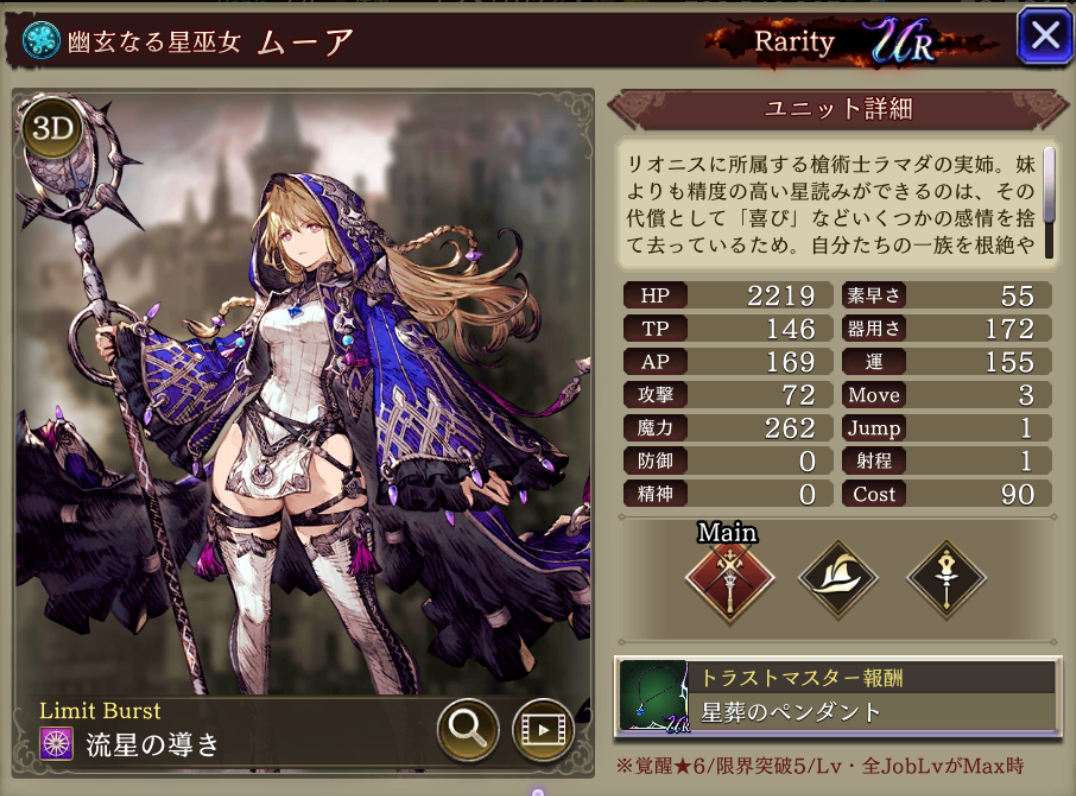Select the witch hat job icon
Viewport: 1076px width, 796px height.
click(x=838, y=579)
